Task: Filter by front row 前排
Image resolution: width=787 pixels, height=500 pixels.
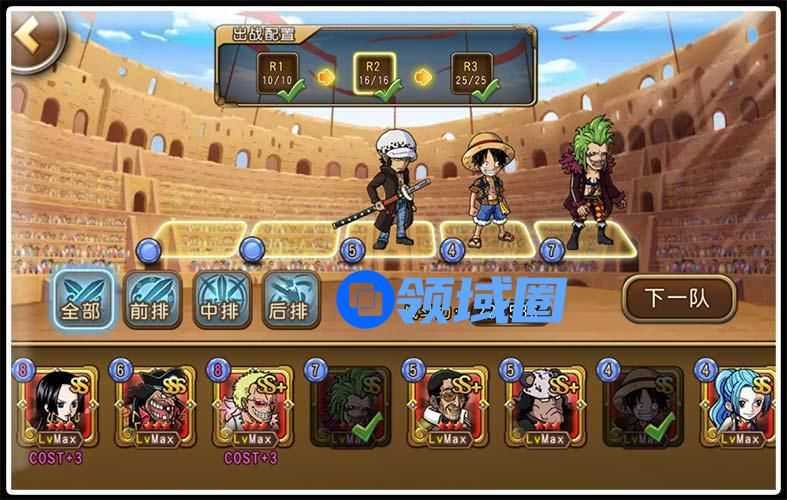Action: tap(153, 299)
